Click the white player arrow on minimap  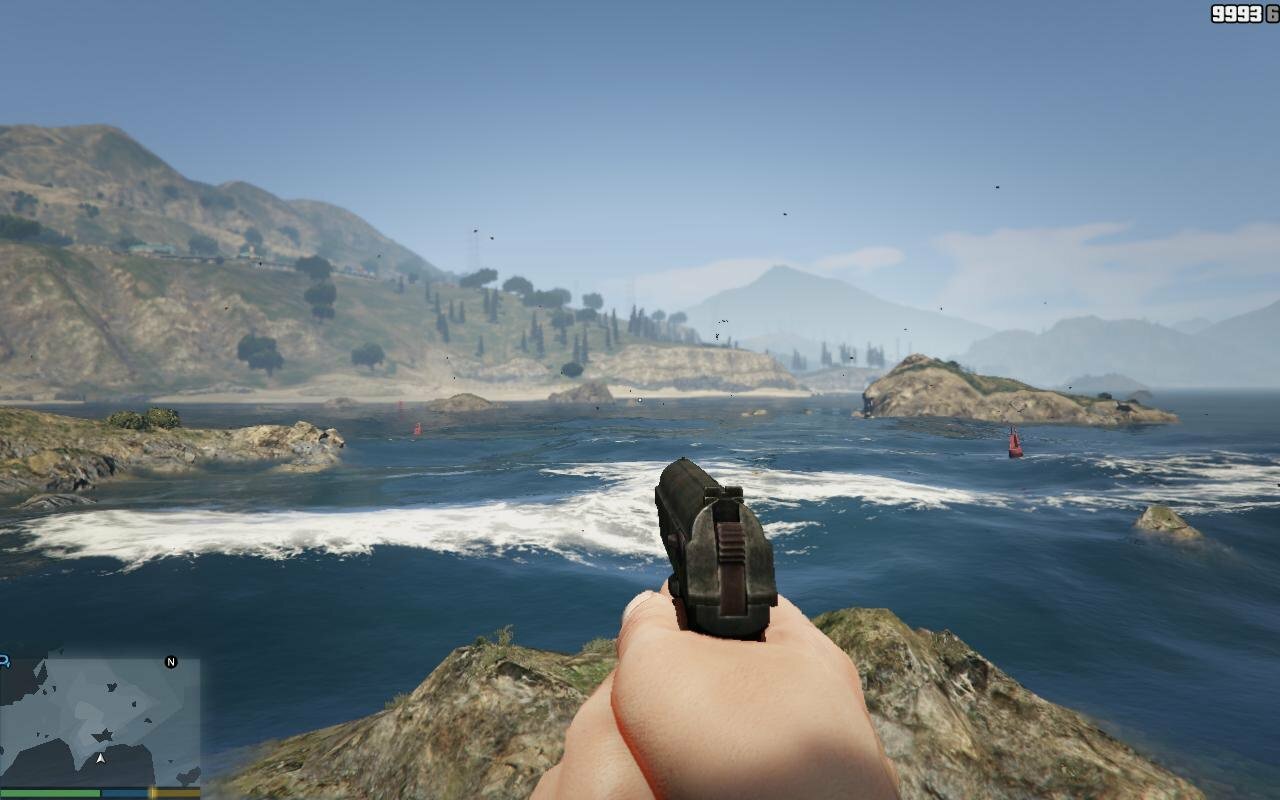point(100,758)
